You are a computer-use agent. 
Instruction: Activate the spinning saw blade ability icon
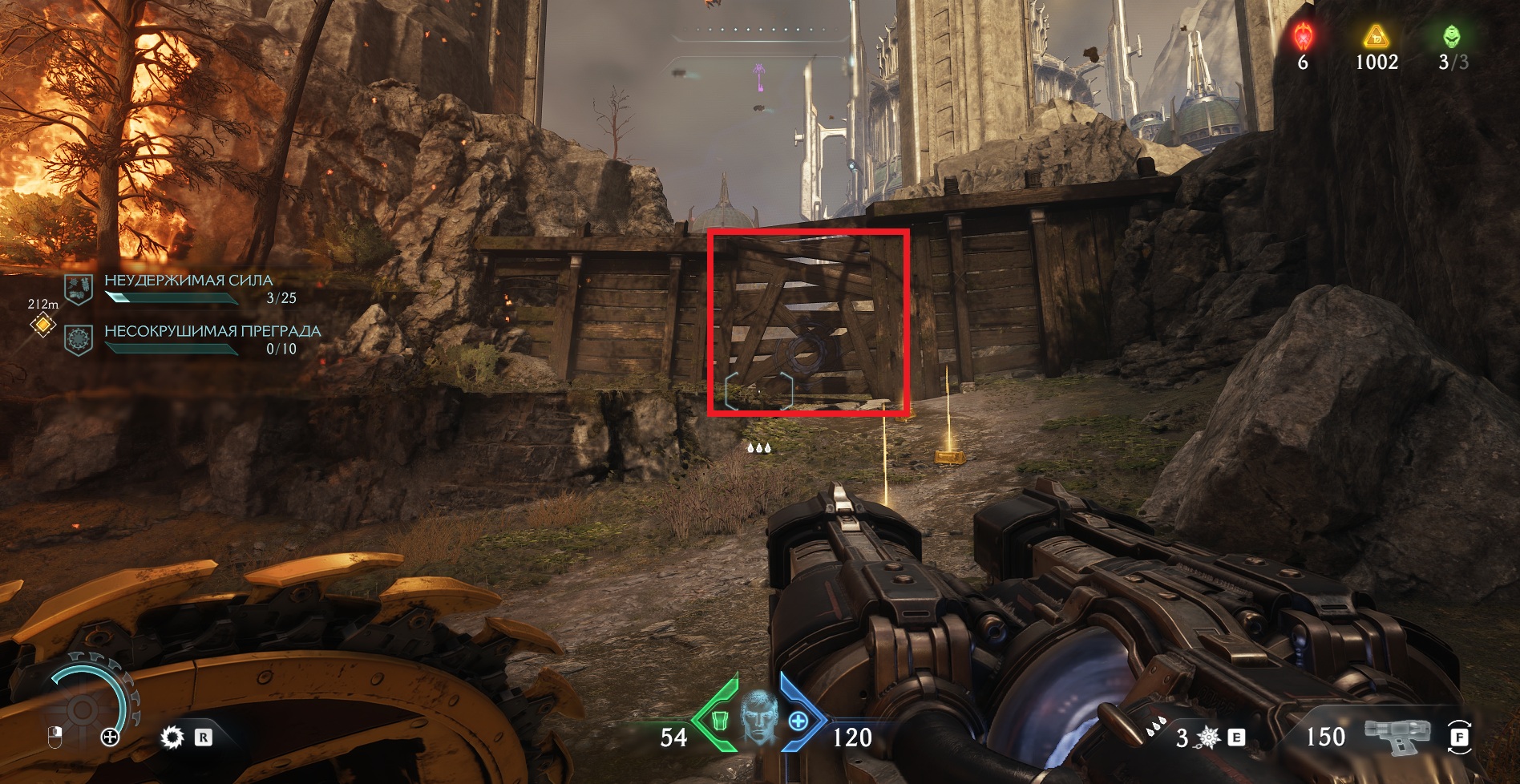[x=172, y=738]
